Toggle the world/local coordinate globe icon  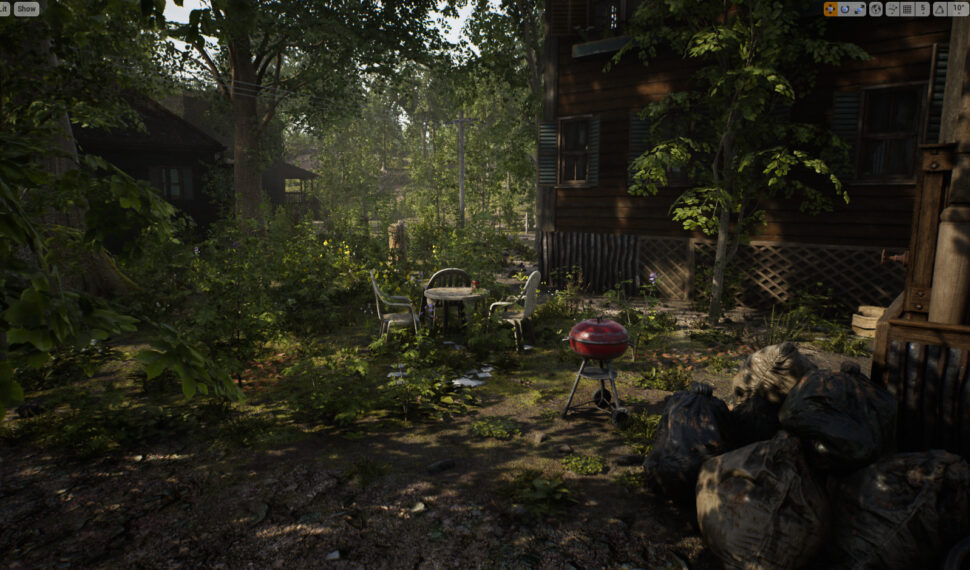click(876, 9)
